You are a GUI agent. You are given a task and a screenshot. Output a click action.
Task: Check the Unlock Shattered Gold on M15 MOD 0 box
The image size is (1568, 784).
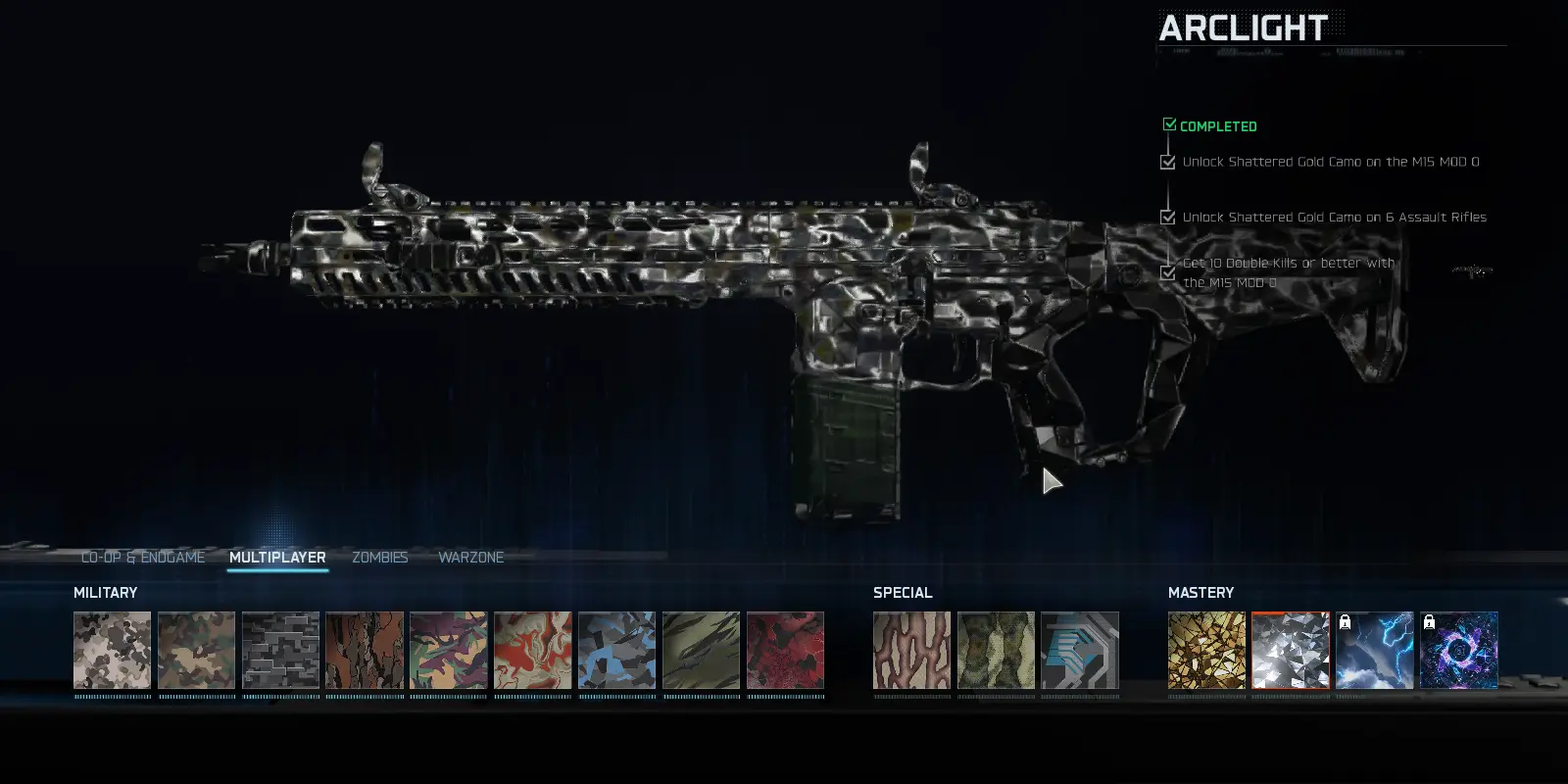click(x=1167, y=162)
